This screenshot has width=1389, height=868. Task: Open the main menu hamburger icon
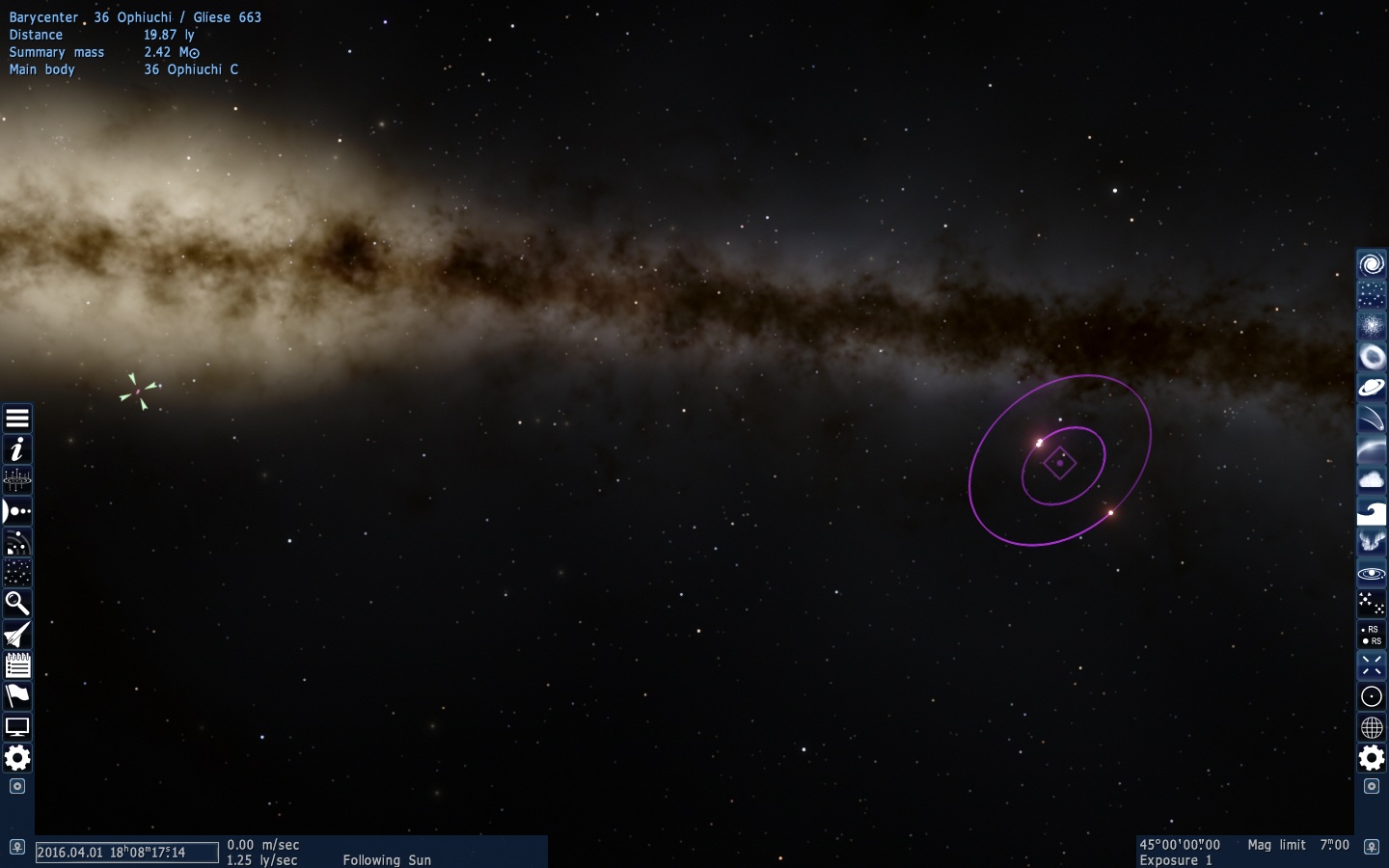click(17, 419)
